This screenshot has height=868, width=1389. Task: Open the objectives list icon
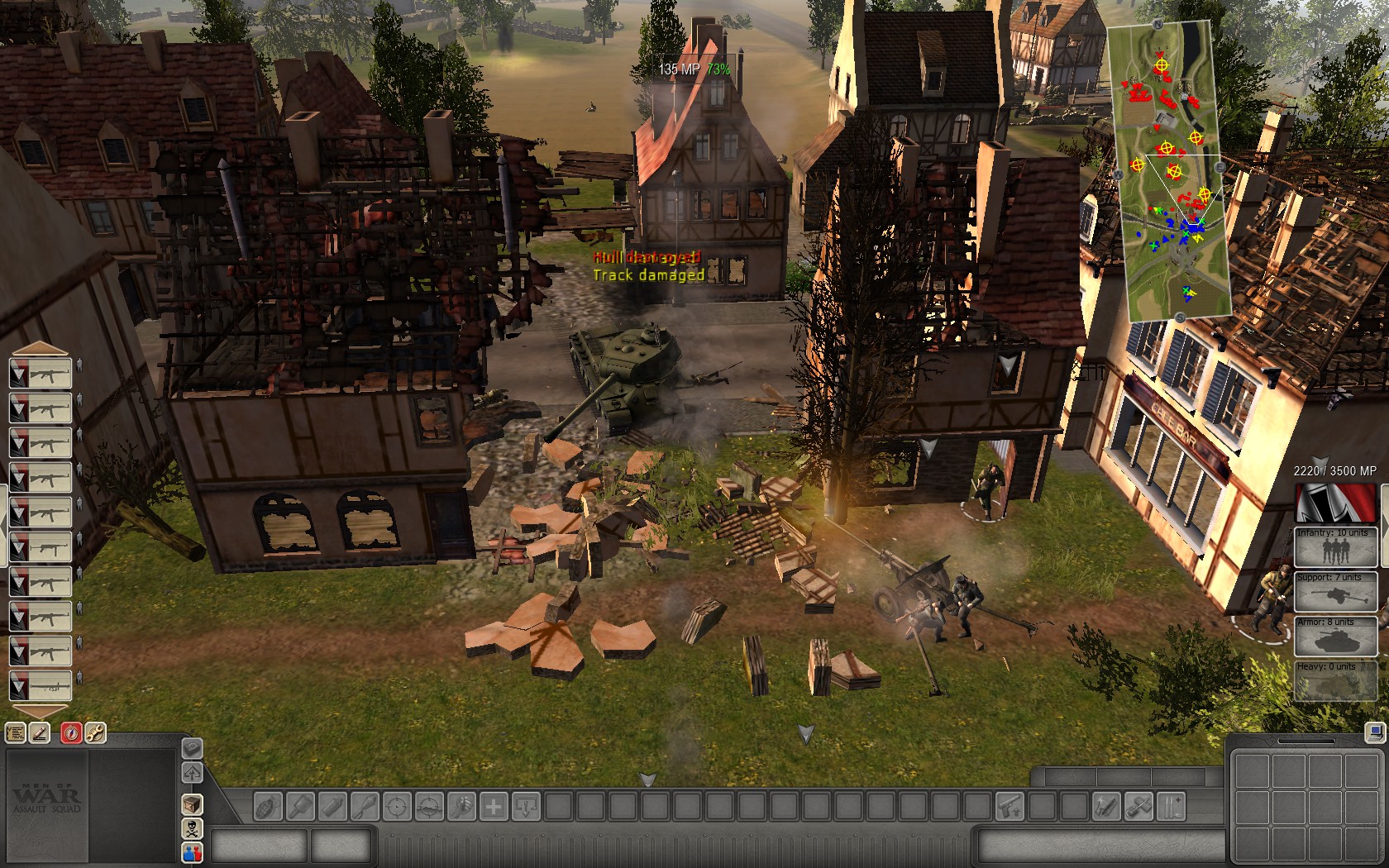(x=16, y=732)
